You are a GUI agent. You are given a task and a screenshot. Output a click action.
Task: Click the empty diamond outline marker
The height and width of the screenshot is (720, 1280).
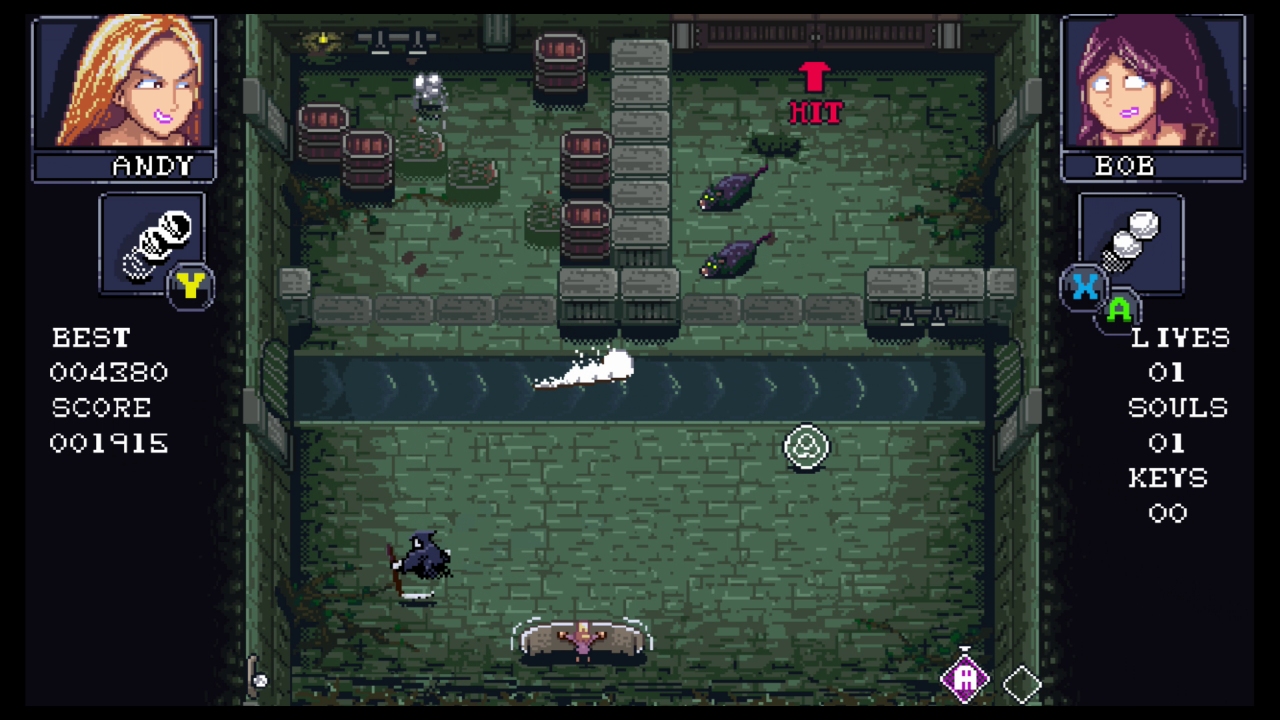1022,684
